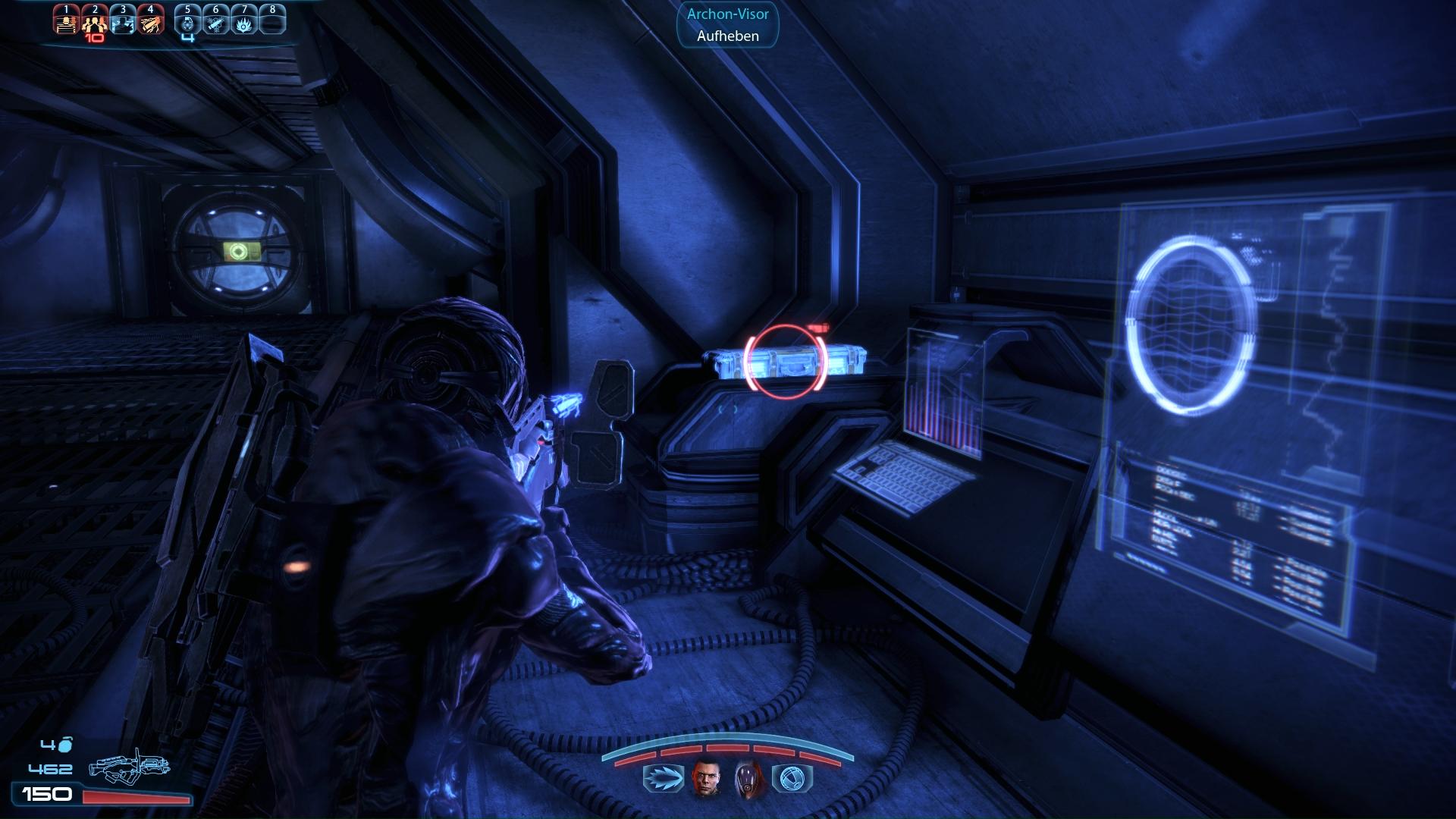The height and width of the screenshot is (819, 1456).
Task: Activate the flame power in slot 7
Action: pyautogui.click(x=244, y=21)
